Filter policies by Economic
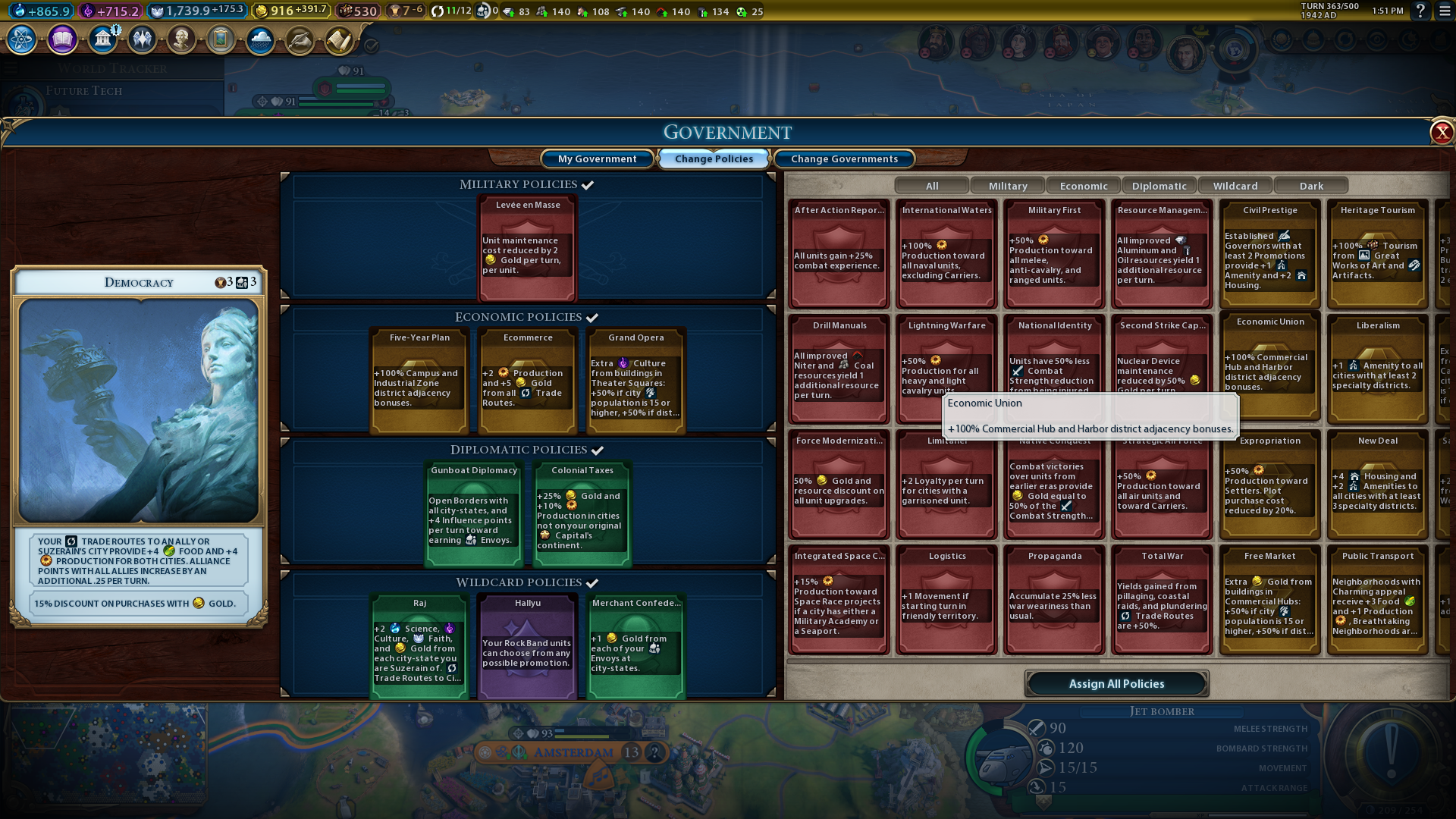 (x=1084, y=186)
